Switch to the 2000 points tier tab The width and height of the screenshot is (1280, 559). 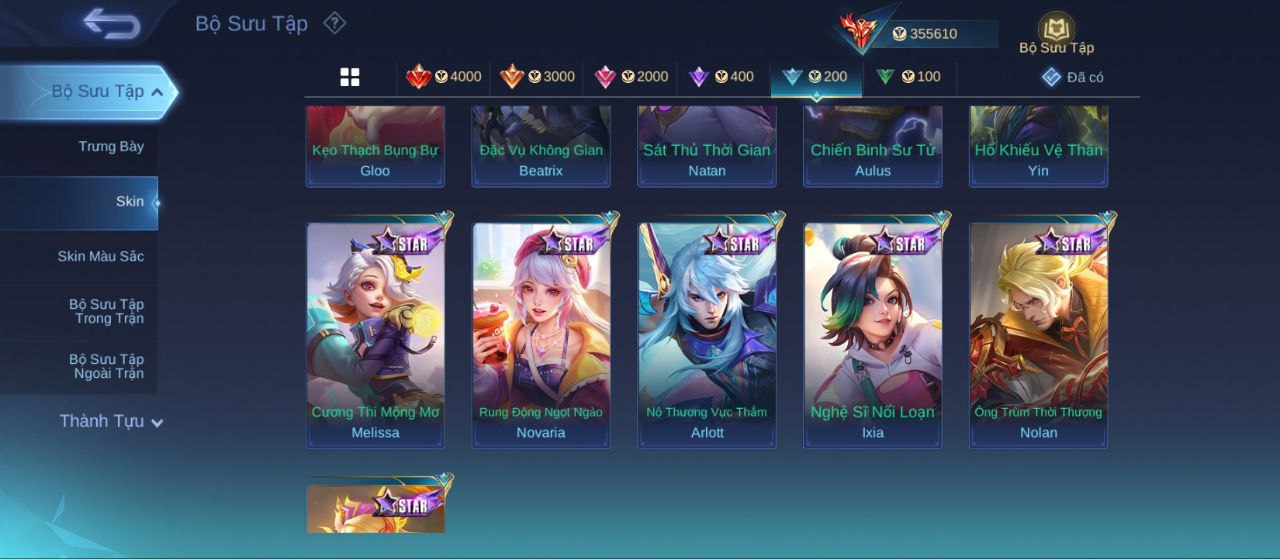tap(631, 77)
